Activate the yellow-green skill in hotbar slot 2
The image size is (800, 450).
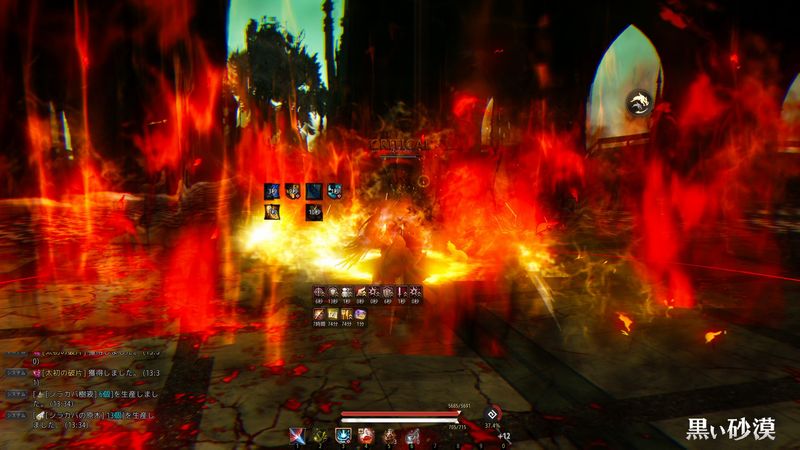coord(321,435)
